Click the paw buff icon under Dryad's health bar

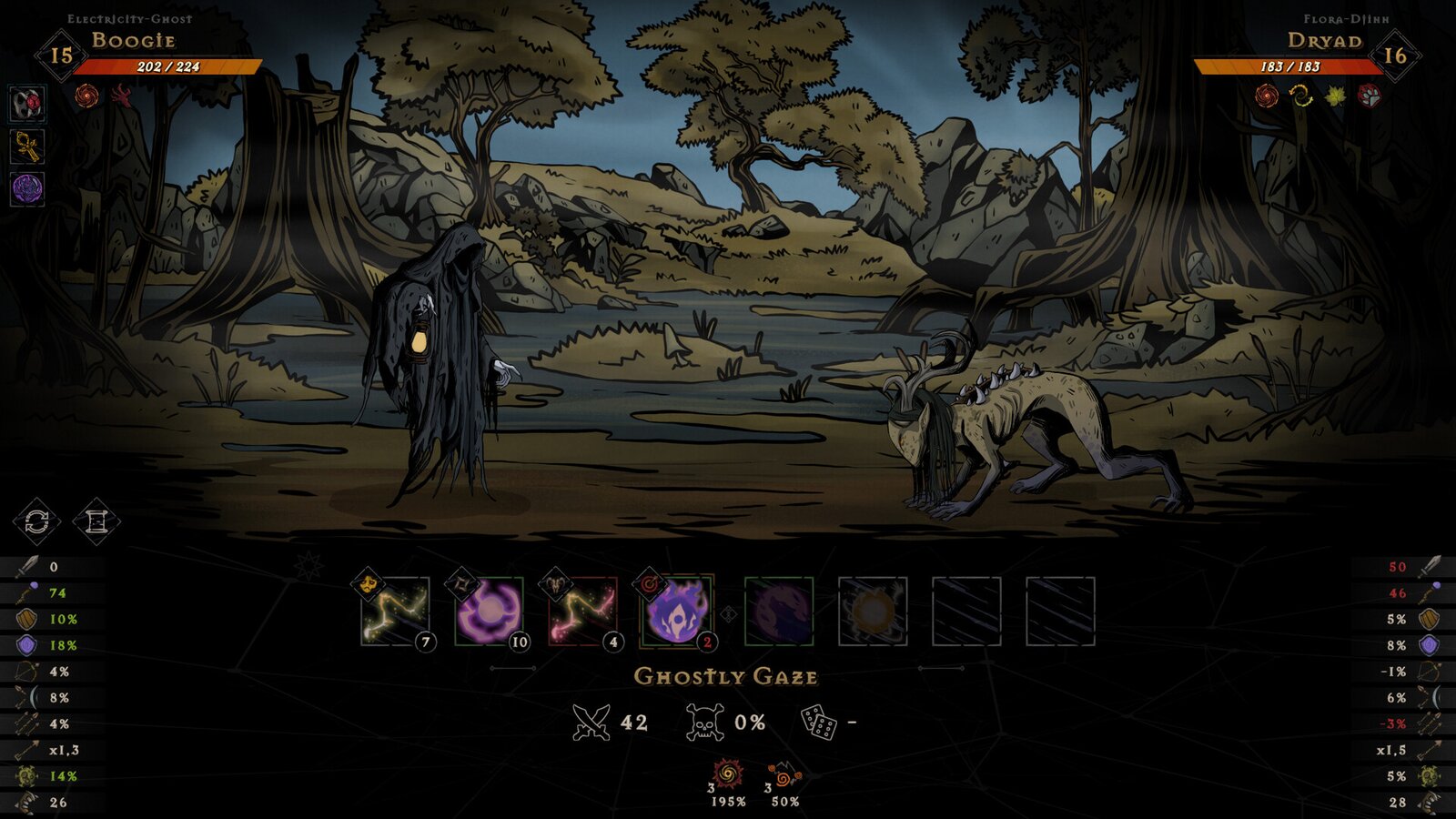pos(1369,94)
